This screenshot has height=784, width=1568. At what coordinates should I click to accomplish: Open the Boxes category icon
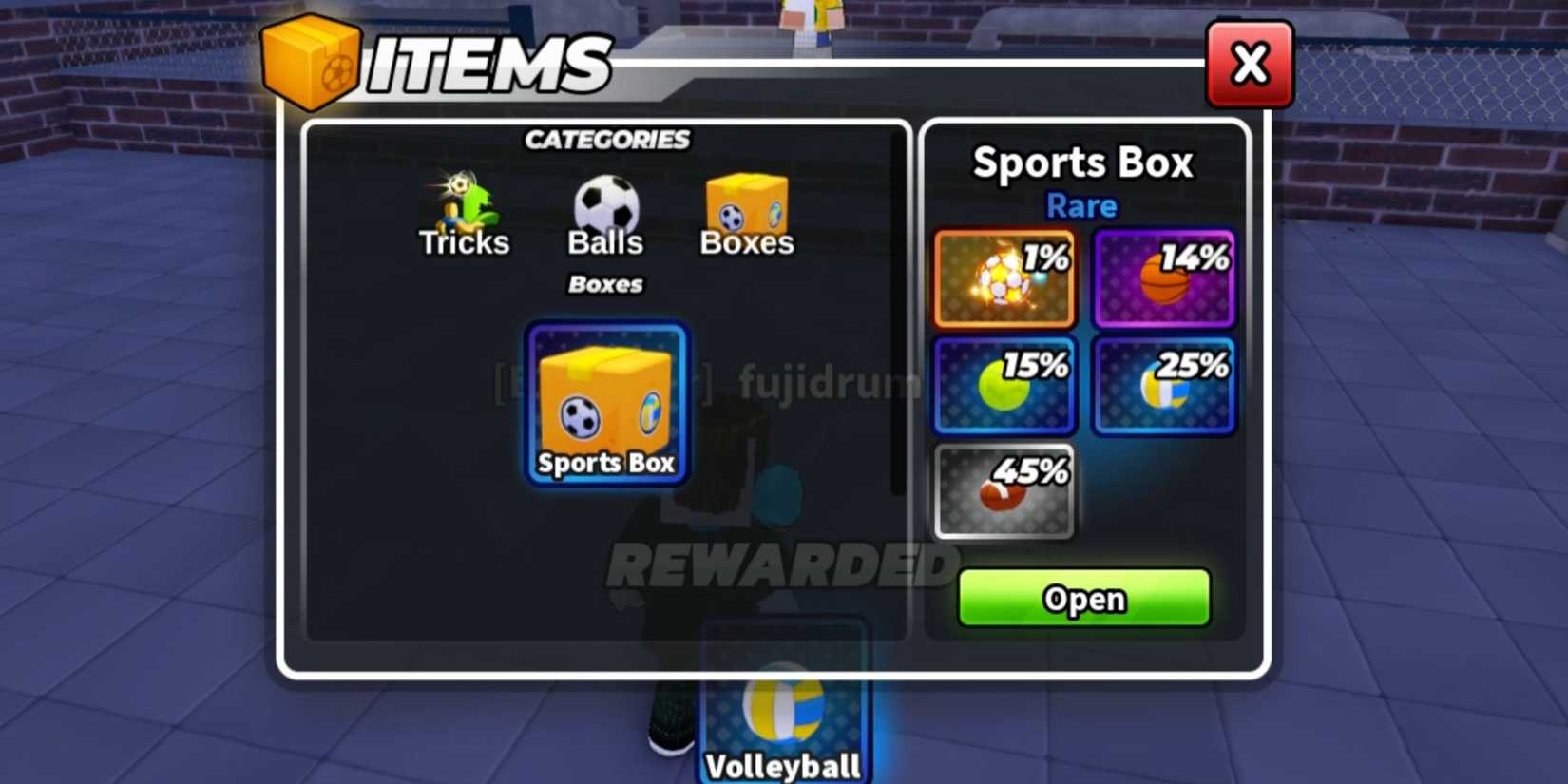tap(747, 202)
